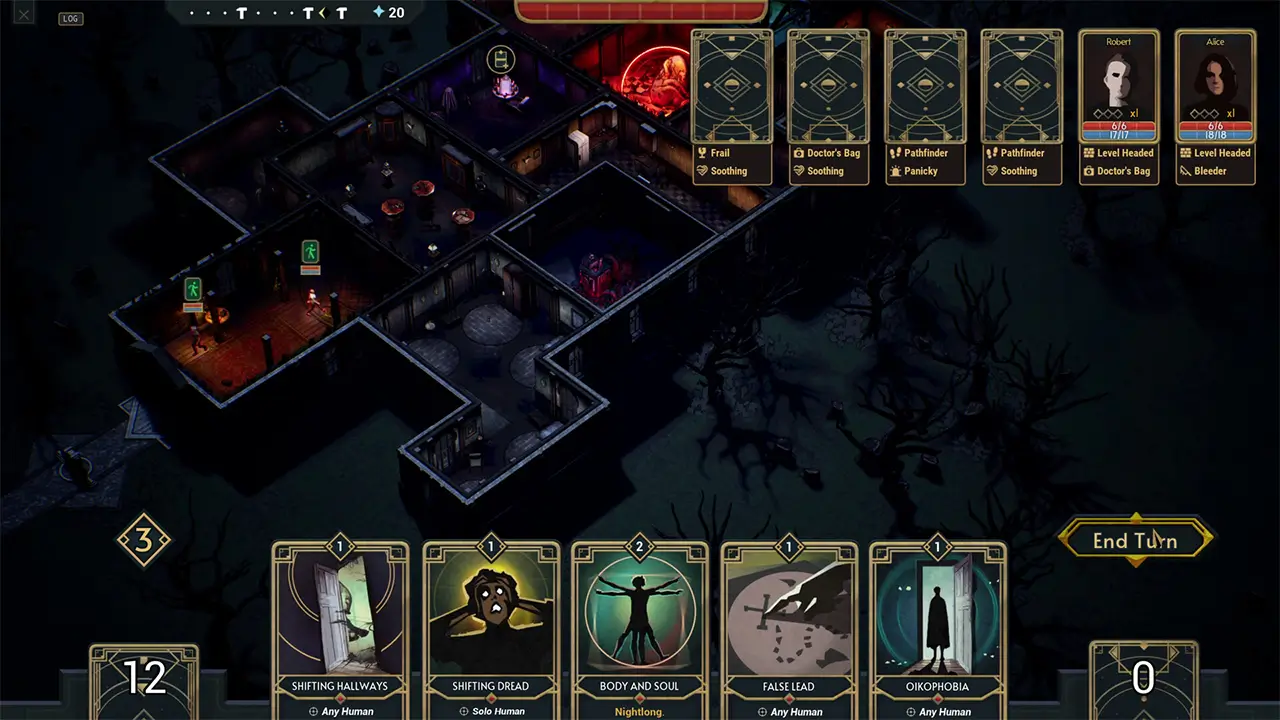Click the End Turn button
This screenshot has width=1280, height=720.
click(x=1135, y=540)
